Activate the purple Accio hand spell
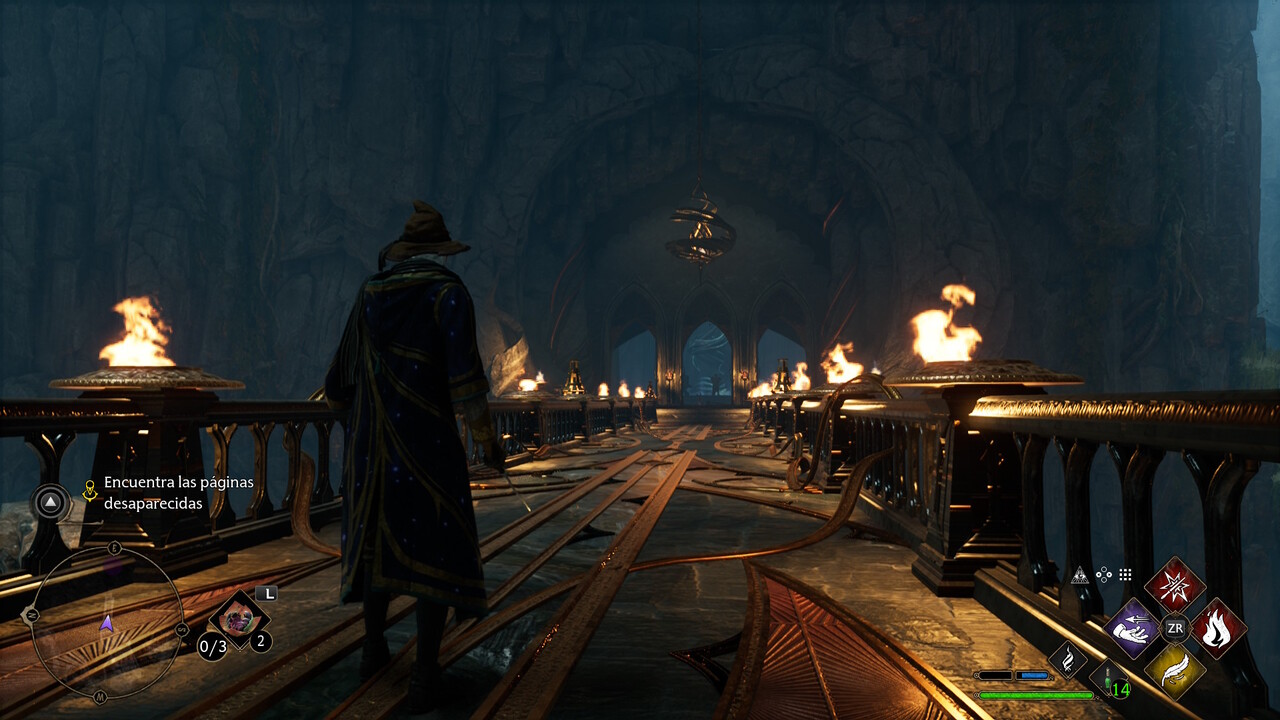 tap(1131, 628)
